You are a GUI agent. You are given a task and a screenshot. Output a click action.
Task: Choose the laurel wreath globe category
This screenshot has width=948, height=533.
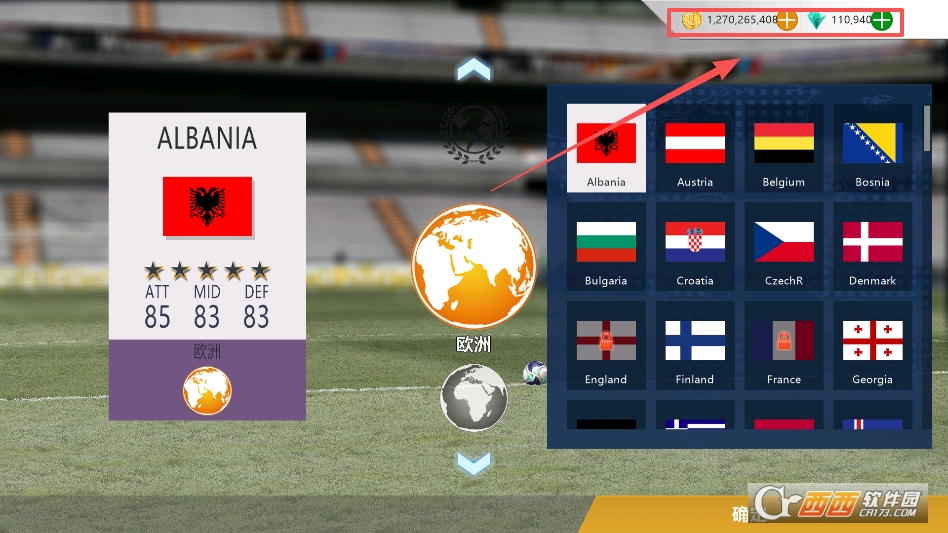474,132
